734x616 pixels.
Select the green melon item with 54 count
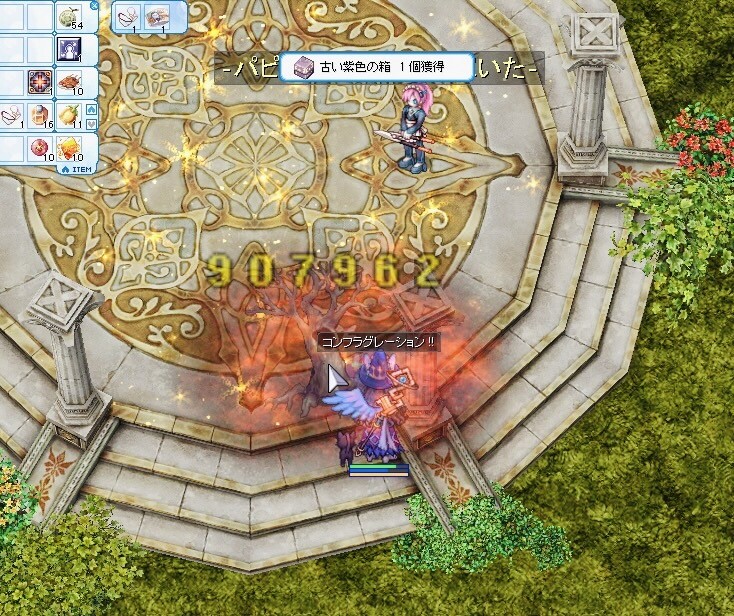(x=69, y=16)
